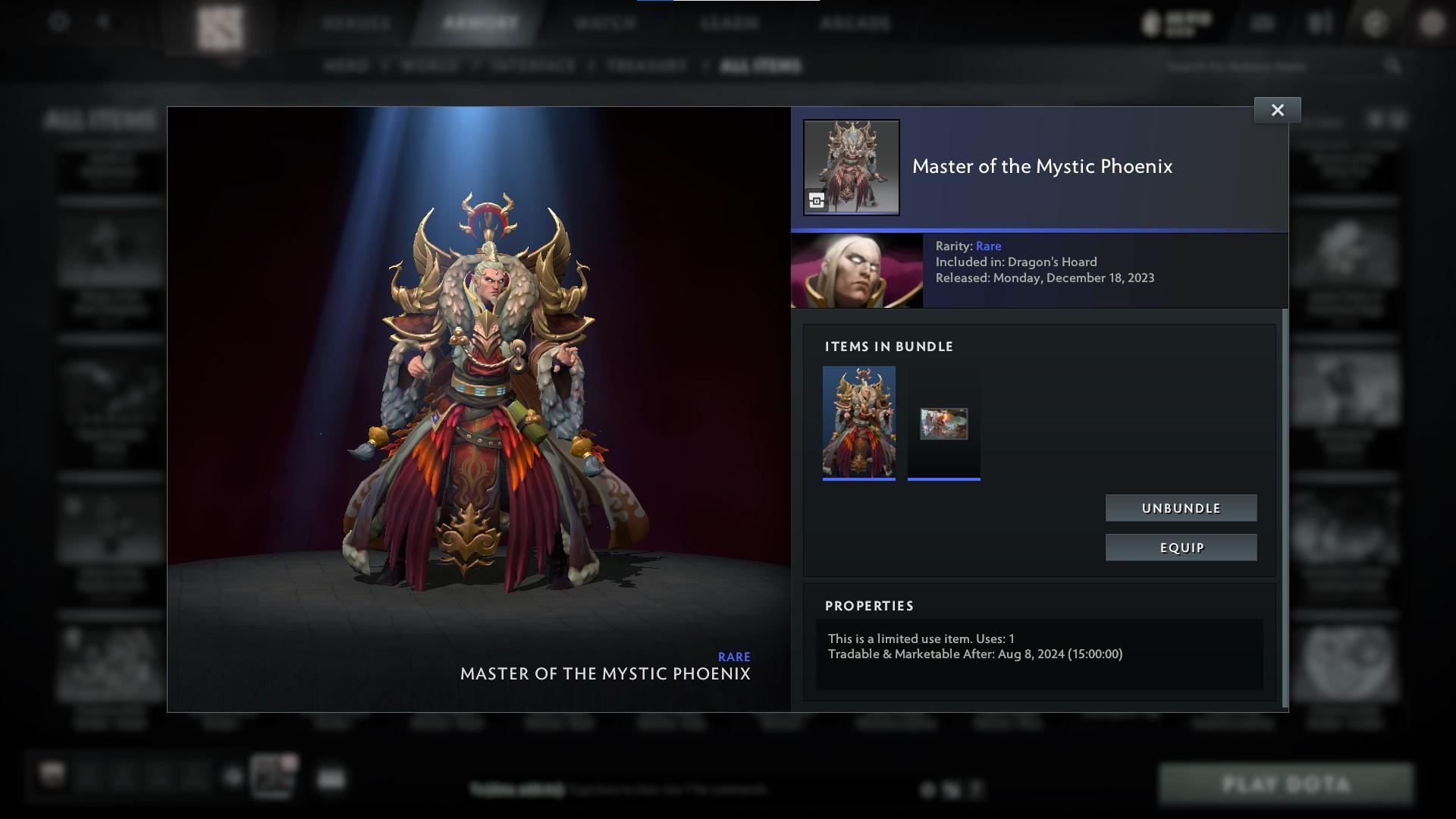Open your profile avatar in the top-right corner

[x=1432, y=25]
